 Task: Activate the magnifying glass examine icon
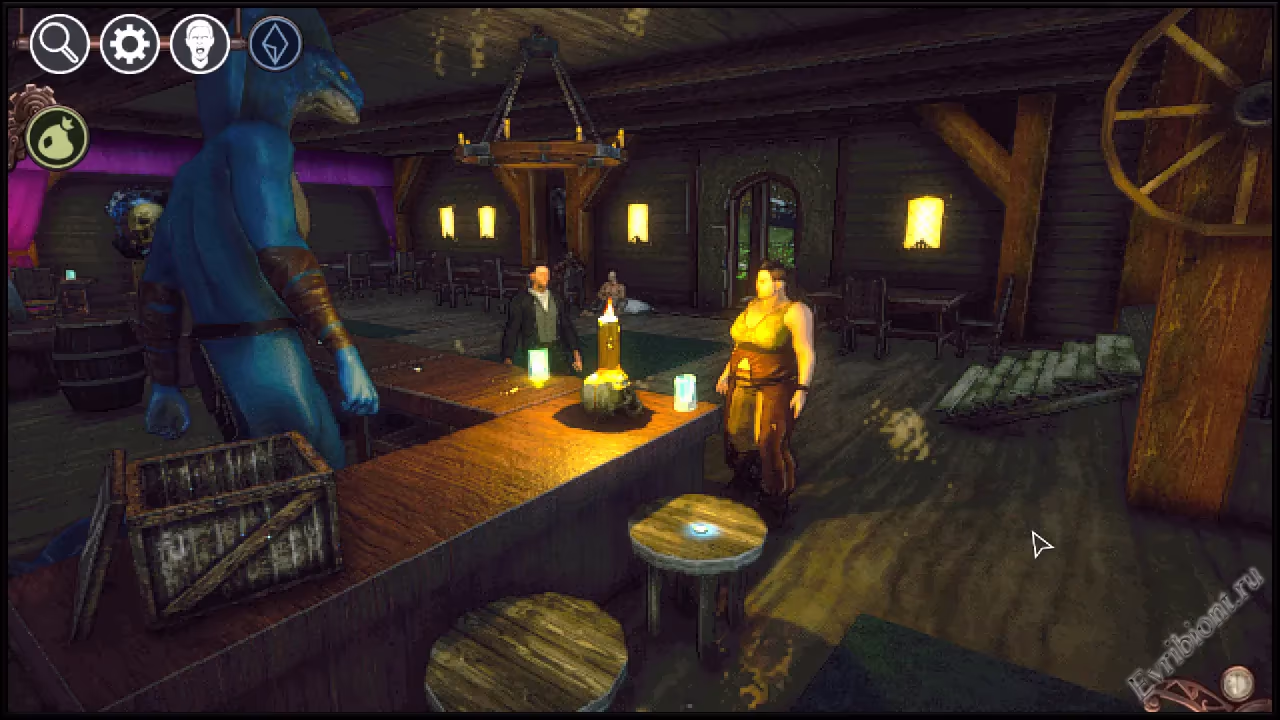59,44
